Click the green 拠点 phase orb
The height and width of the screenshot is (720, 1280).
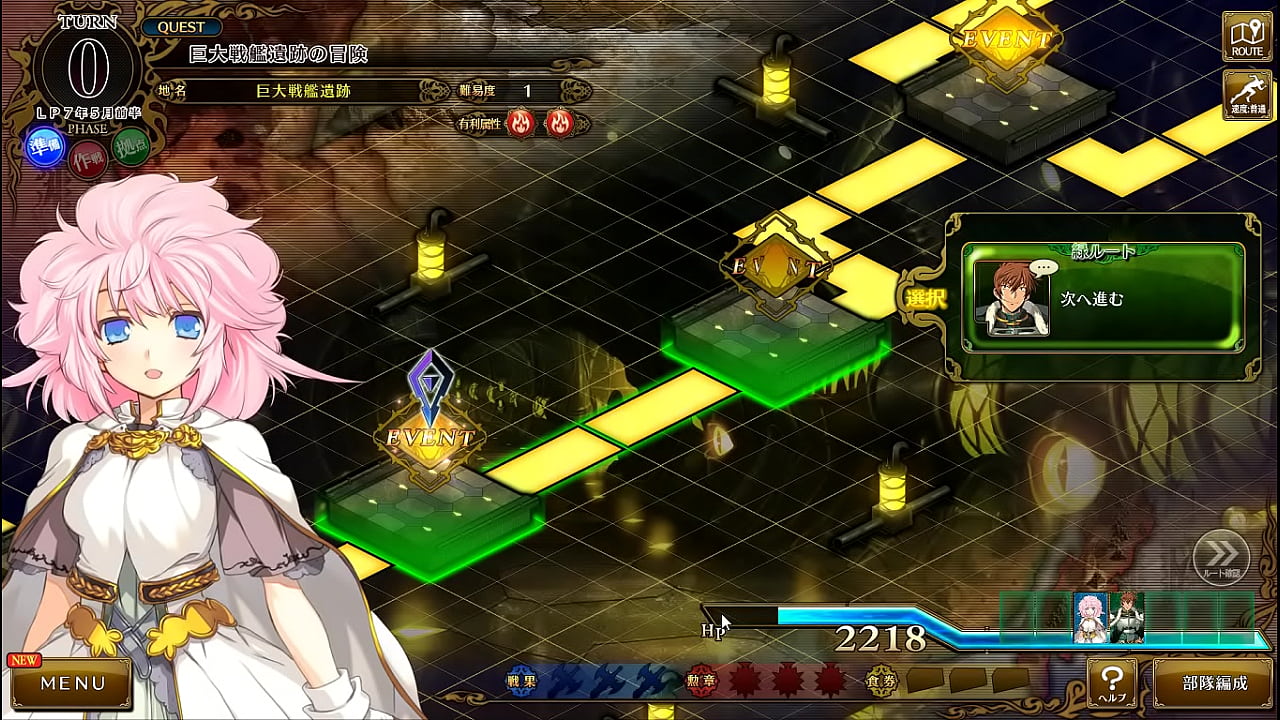pyautogui.click(x=130, y=150)
